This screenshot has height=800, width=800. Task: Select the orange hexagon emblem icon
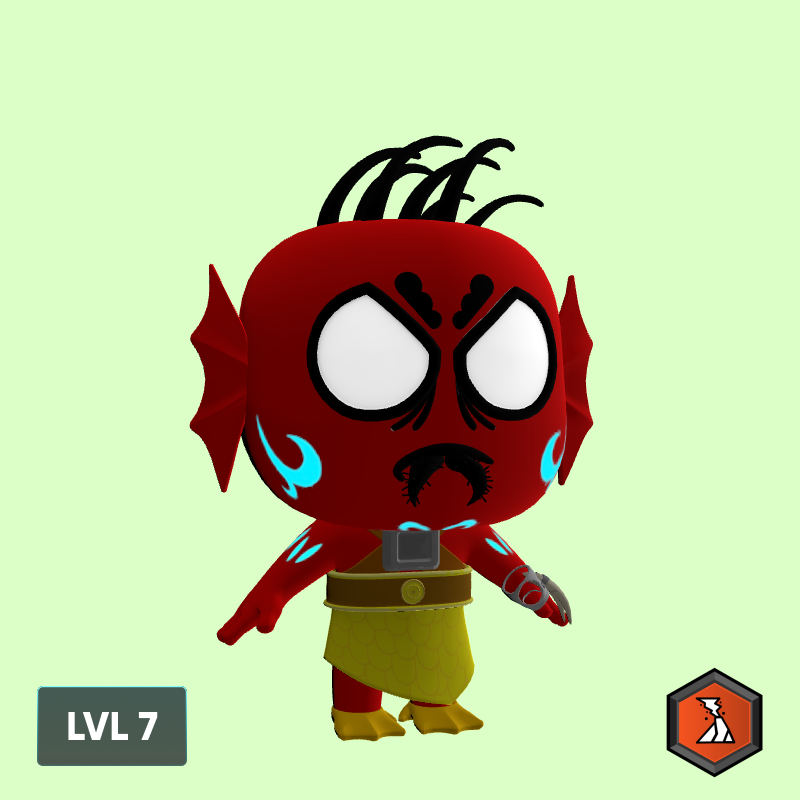[x=714, y=722]
